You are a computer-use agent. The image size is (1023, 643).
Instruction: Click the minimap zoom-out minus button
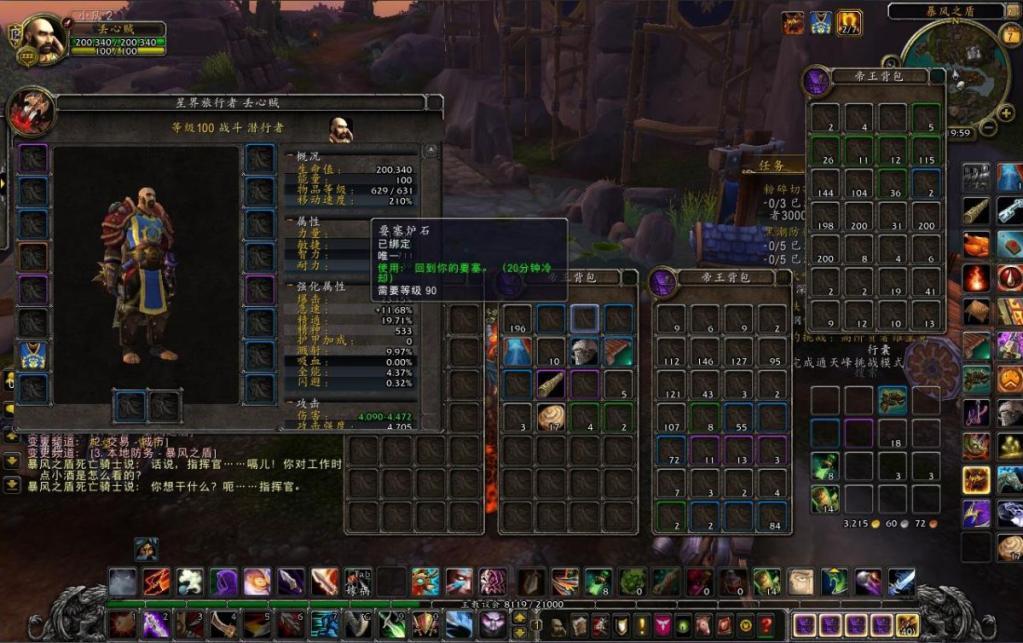click(x=990, y=128)
